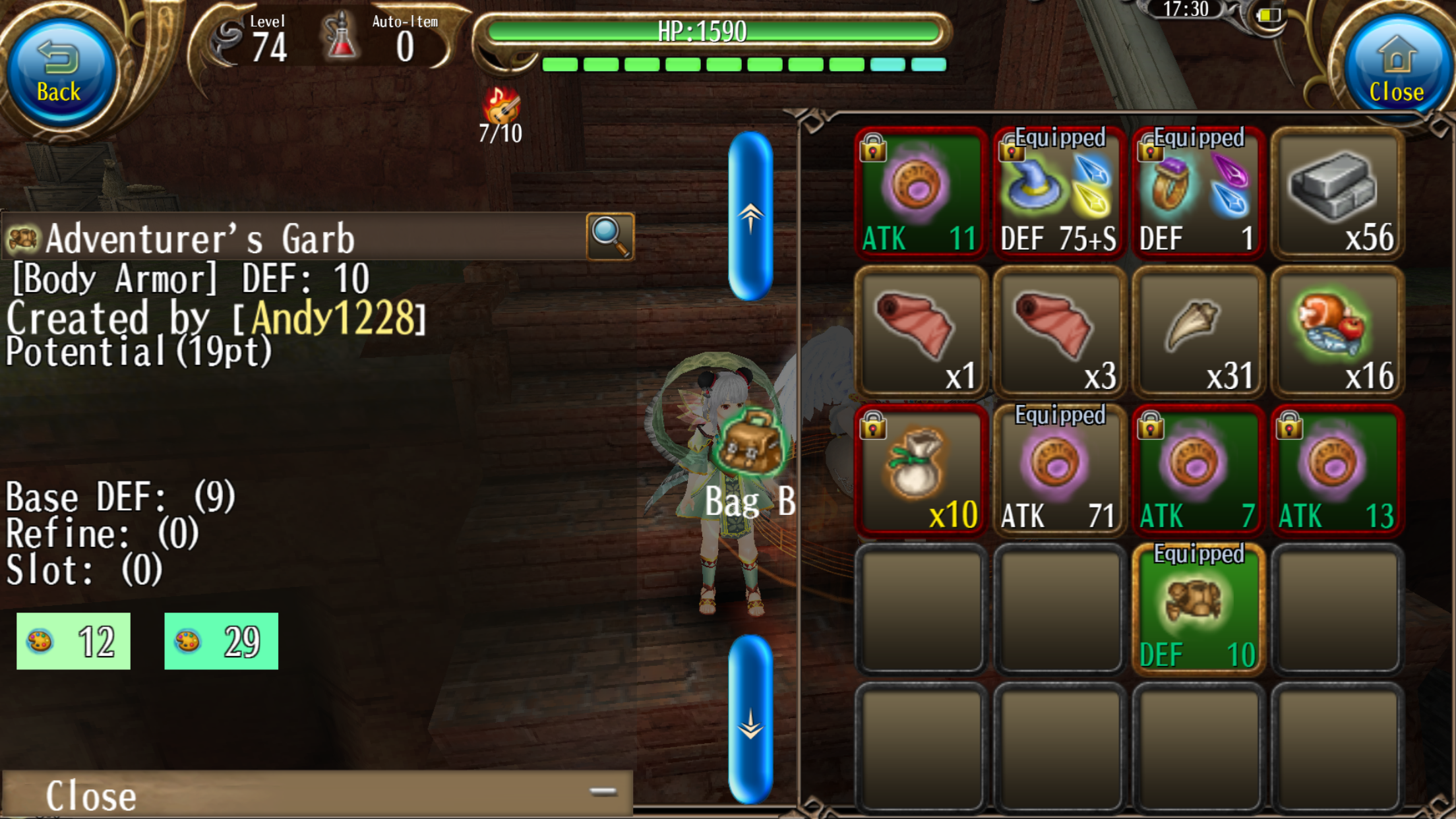Select the metal ingots stack x56
This screenshot has height=819, width=1456.
(1337, 193)
